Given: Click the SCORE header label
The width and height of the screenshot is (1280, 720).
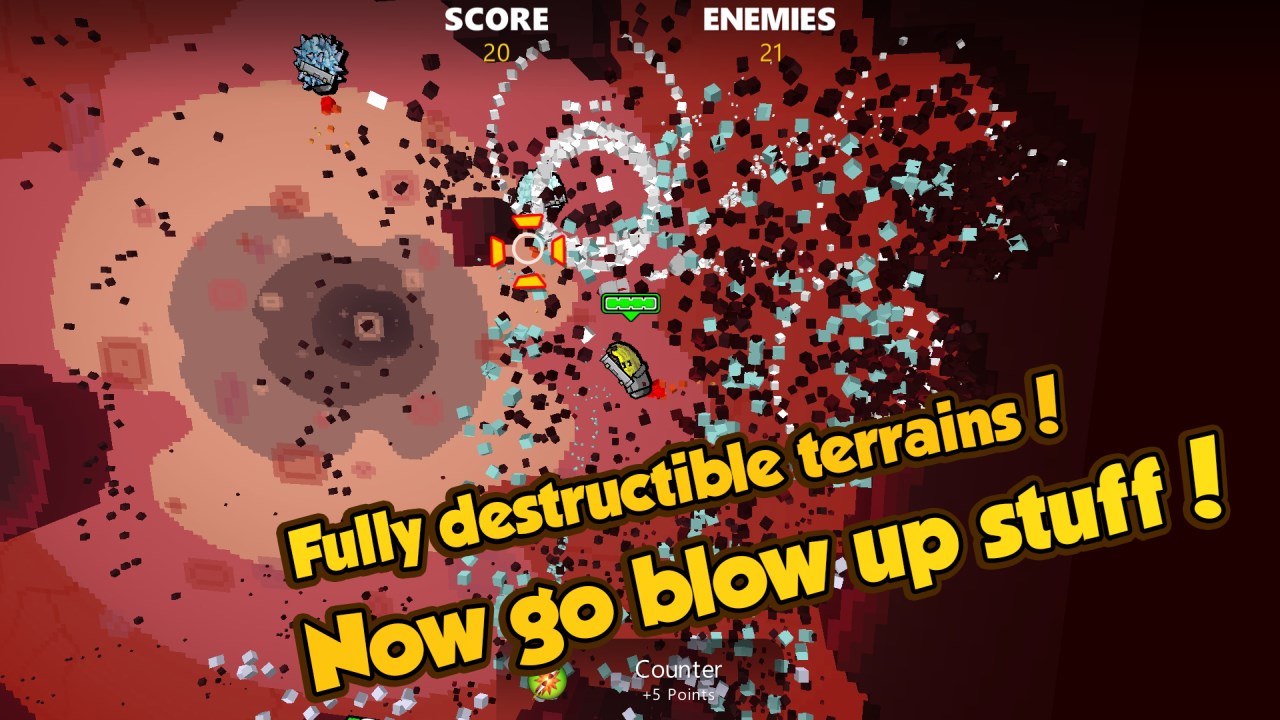Looking at the screenshot, I should point(497,20).
